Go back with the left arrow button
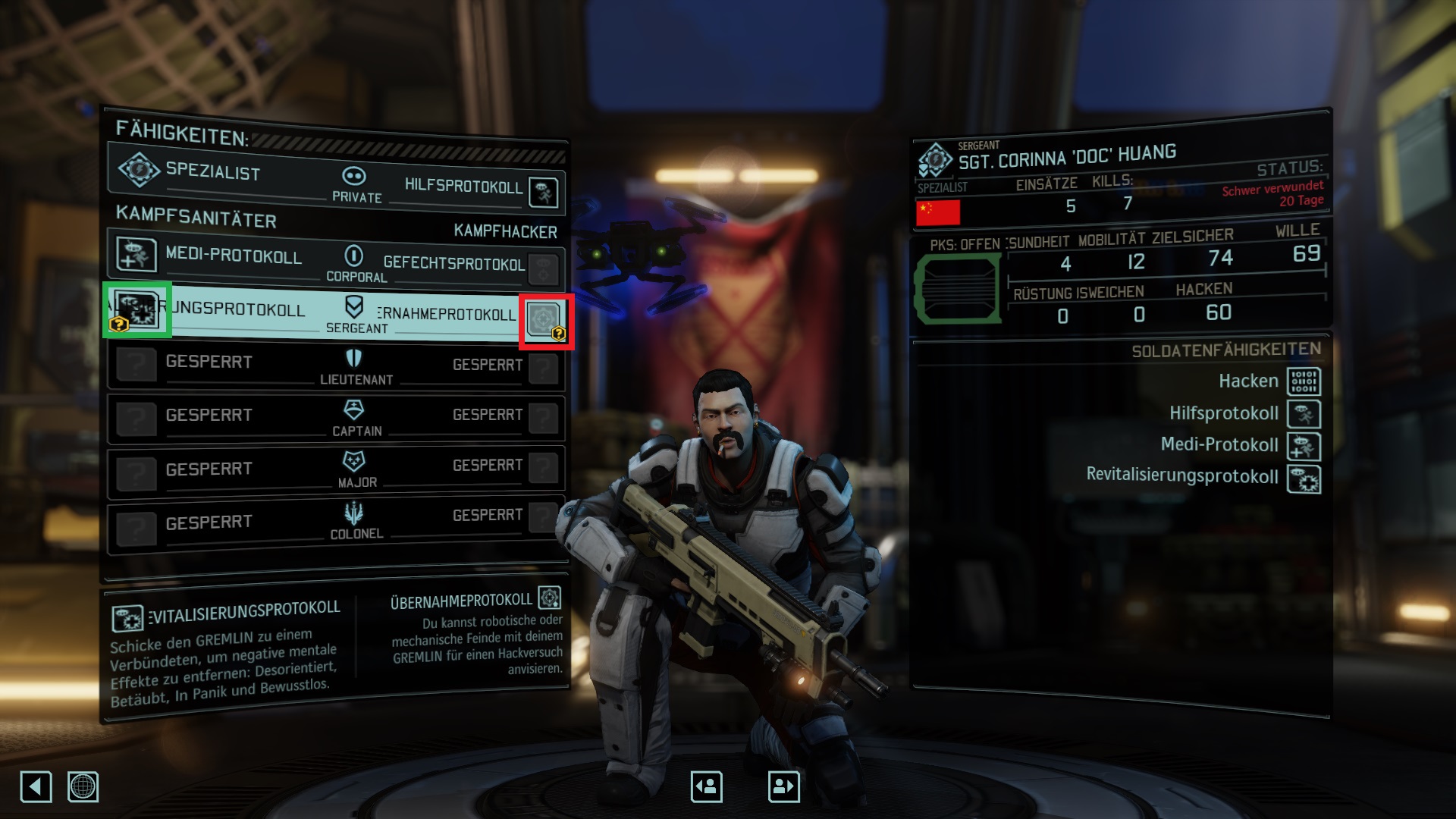1456x819 pixels. [36, 786]
